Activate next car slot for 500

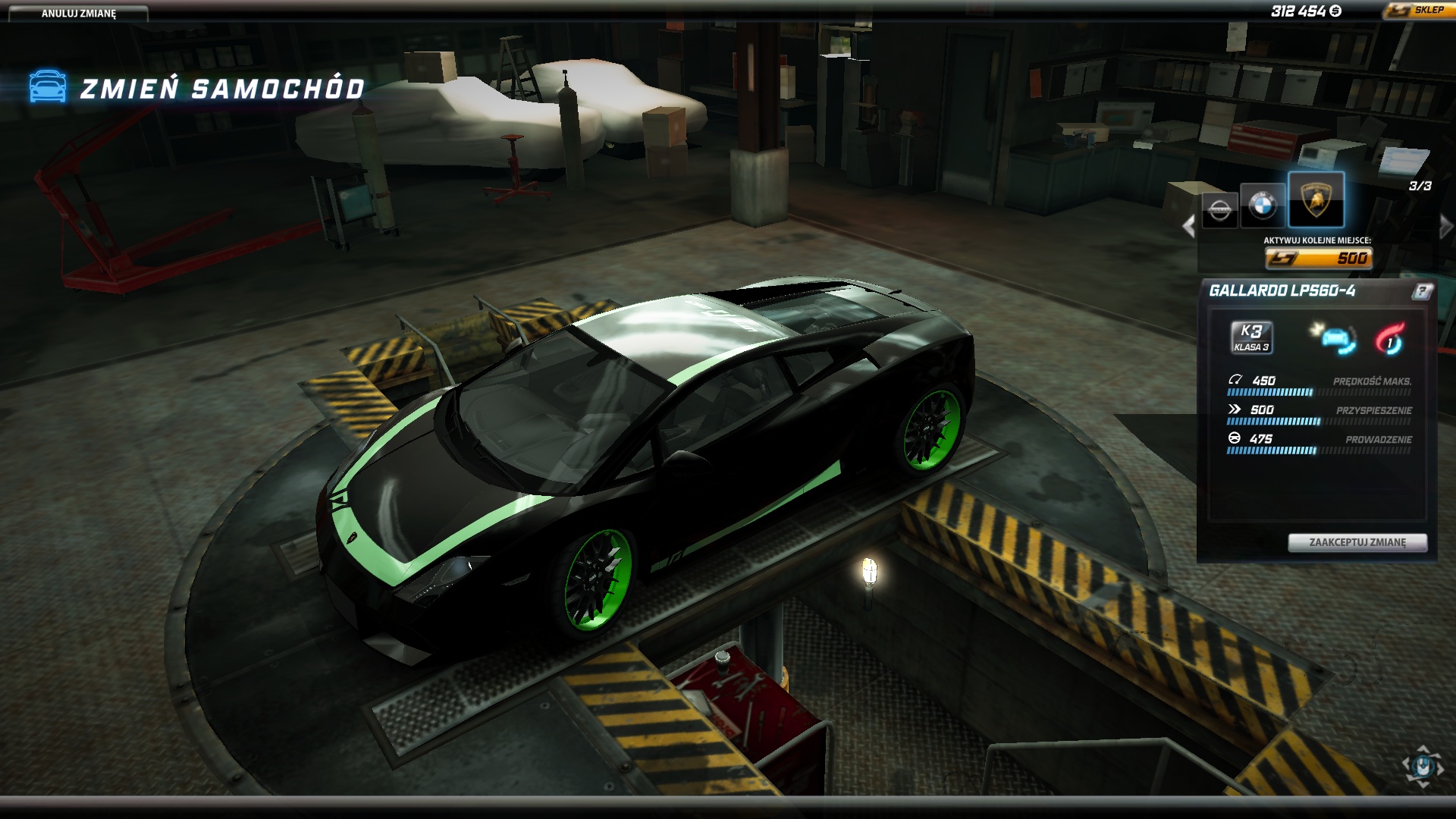pyautogui.click(x=1319, y=259)
